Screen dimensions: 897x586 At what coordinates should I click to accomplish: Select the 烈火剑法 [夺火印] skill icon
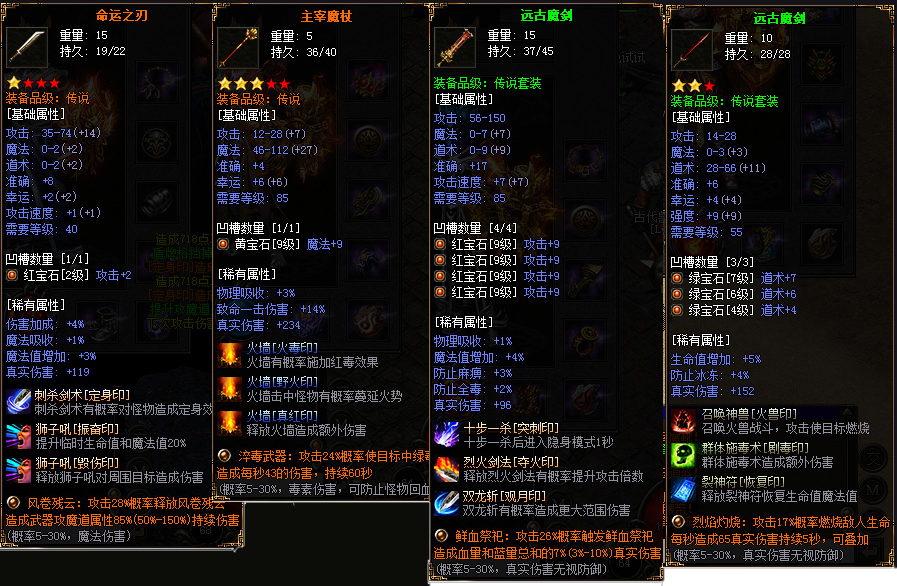click(446, 468)
